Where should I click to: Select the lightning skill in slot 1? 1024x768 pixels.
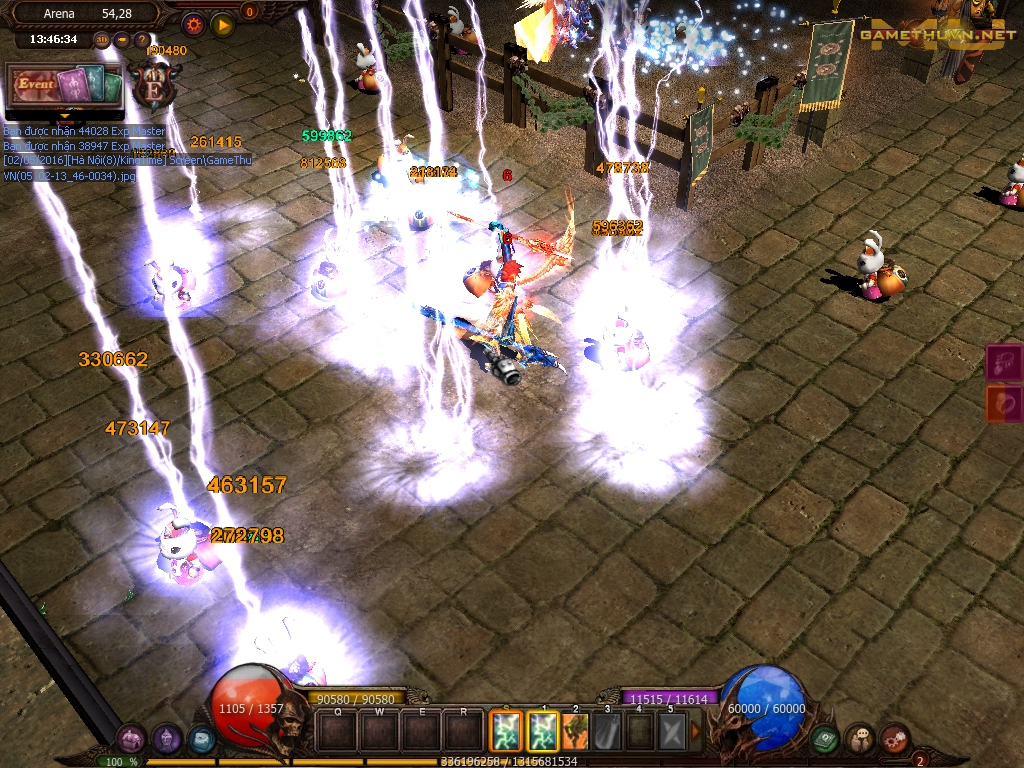542,731
